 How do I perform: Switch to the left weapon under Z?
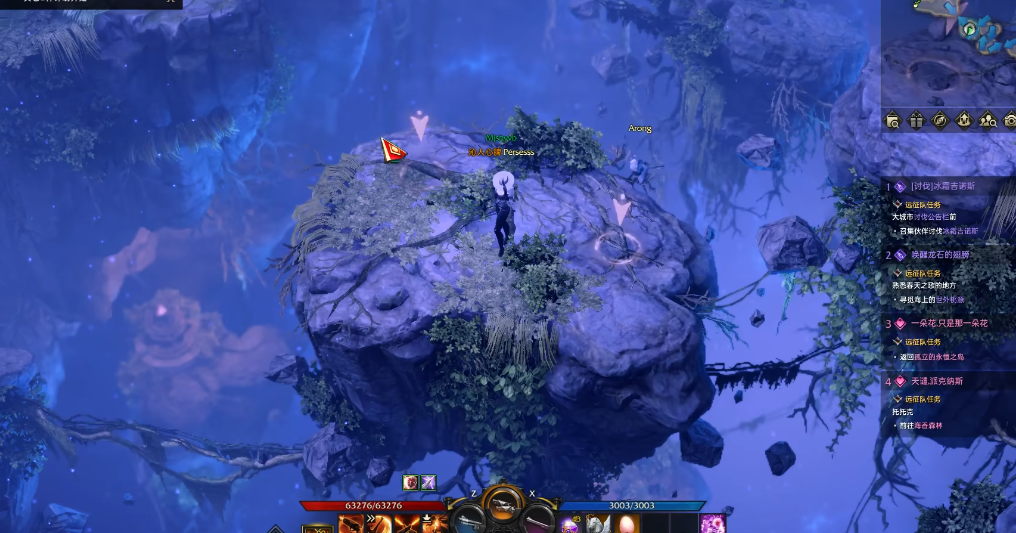[468, 520]
